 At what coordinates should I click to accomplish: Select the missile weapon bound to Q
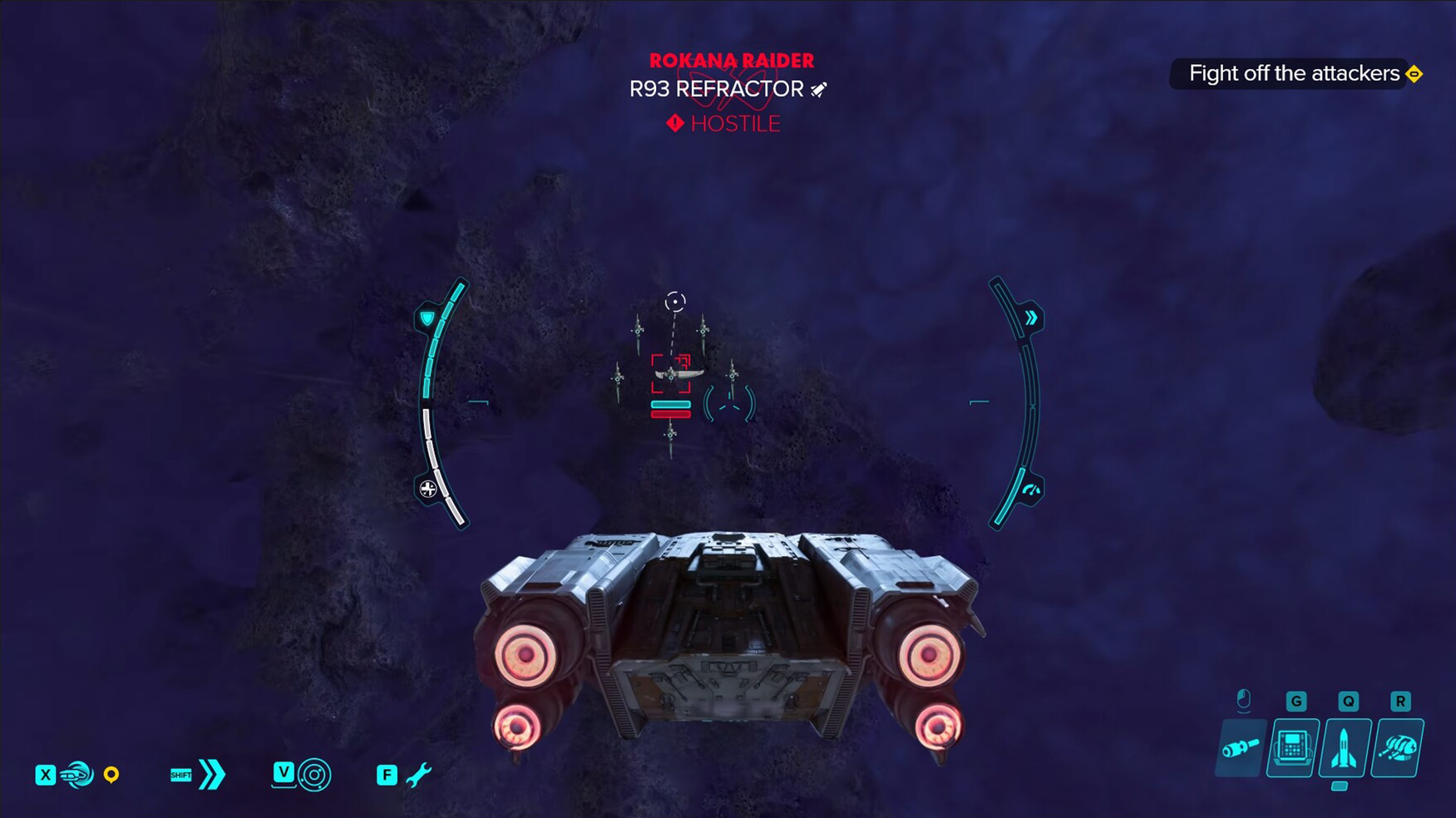[1344, 747]
